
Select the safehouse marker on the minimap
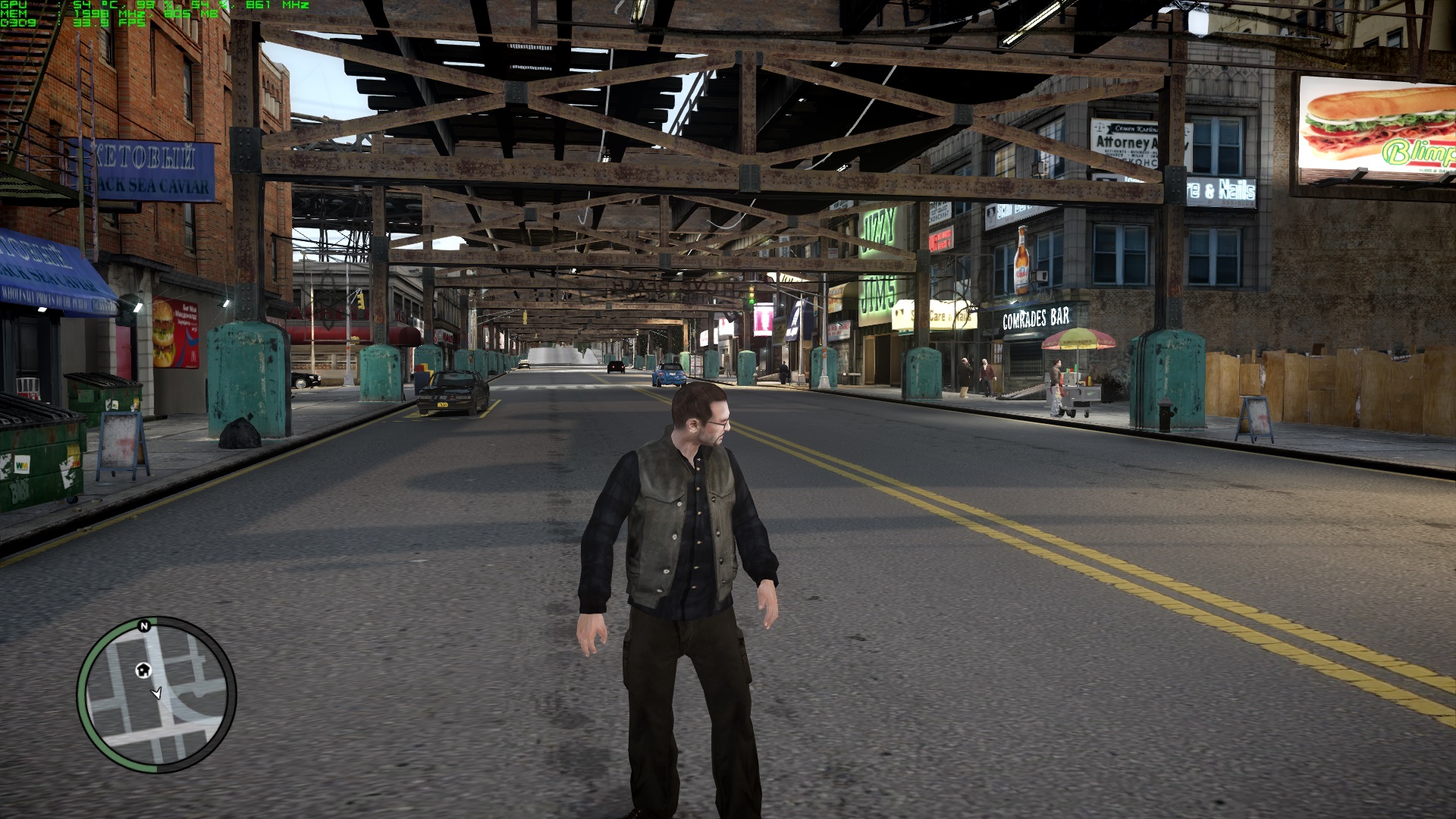click(x=143, y=670)
